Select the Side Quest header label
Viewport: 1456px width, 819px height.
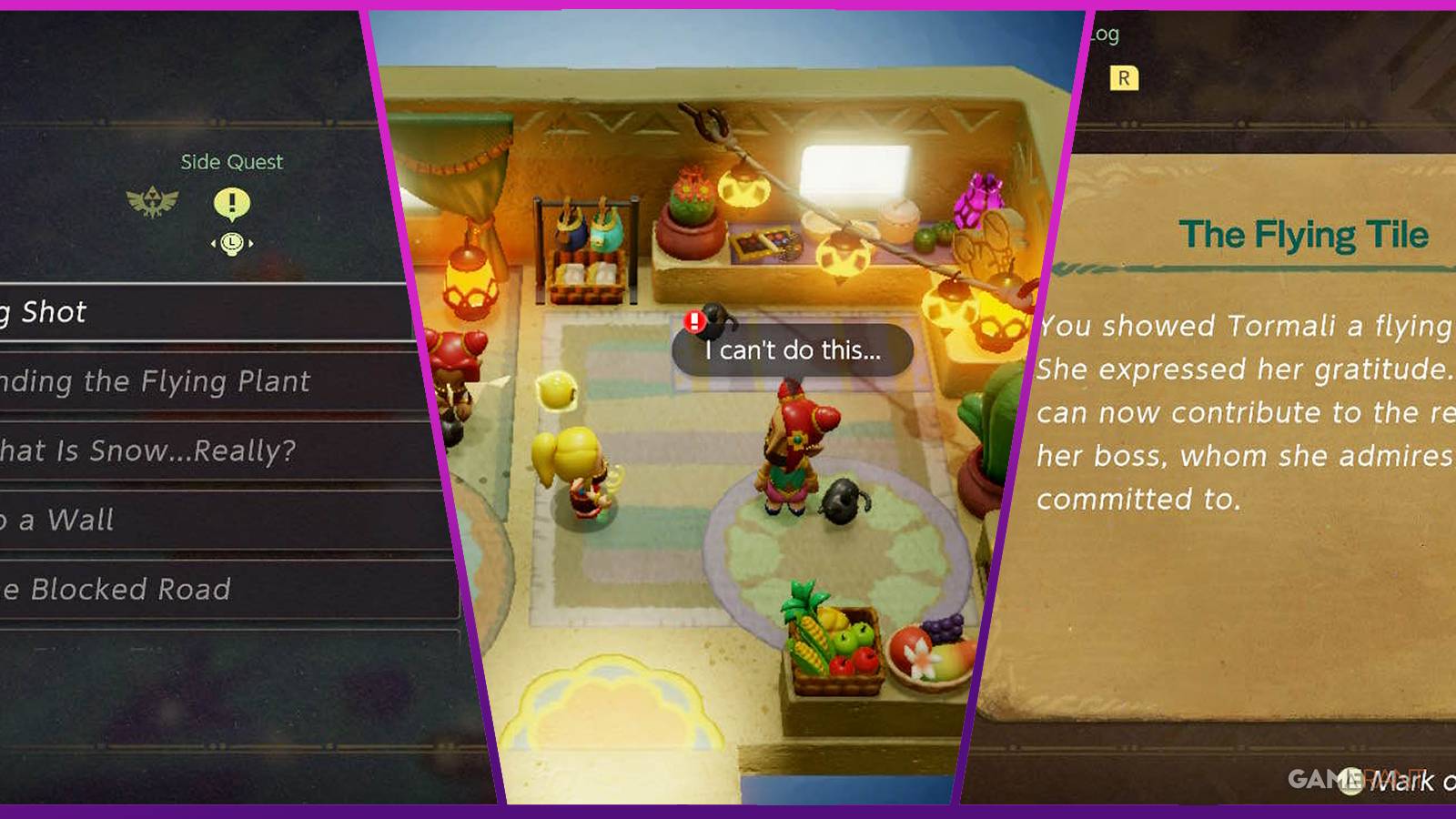[x=231, y=162]
